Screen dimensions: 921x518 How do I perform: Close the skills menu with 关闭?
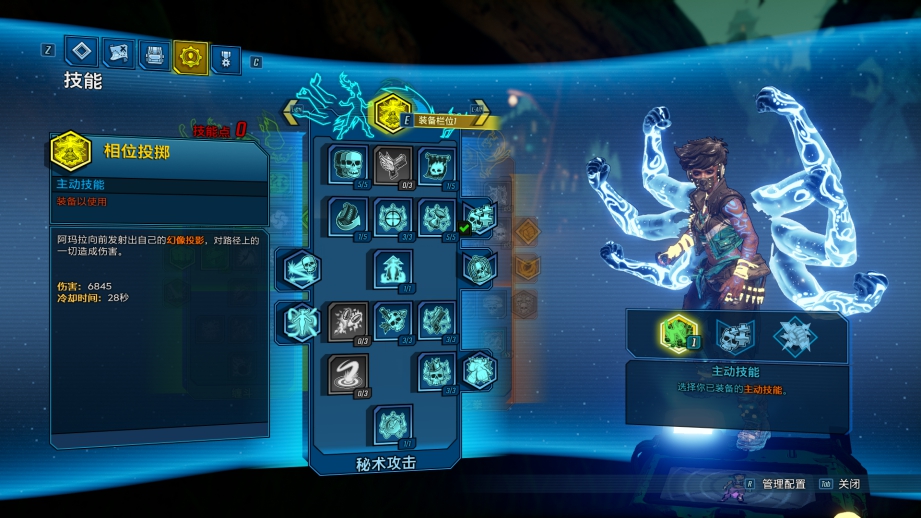848,484
